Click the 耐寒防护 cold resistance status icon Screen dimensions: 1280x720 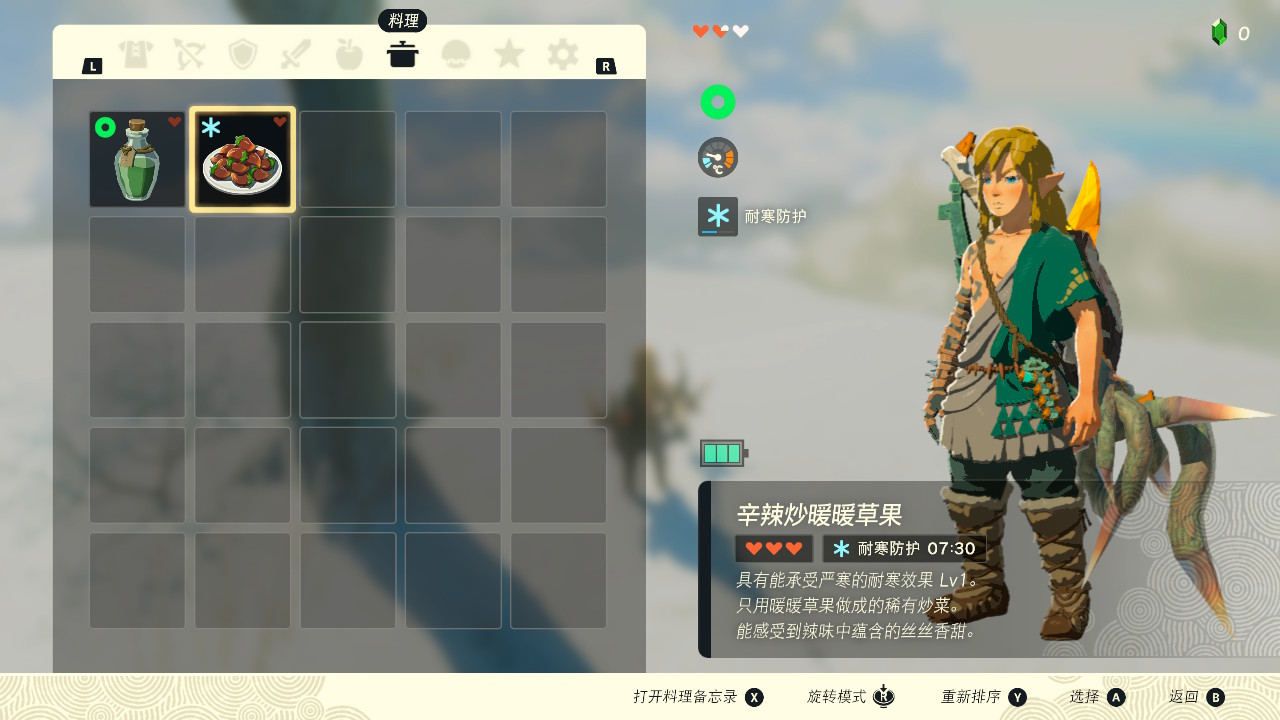click(717, 216)
